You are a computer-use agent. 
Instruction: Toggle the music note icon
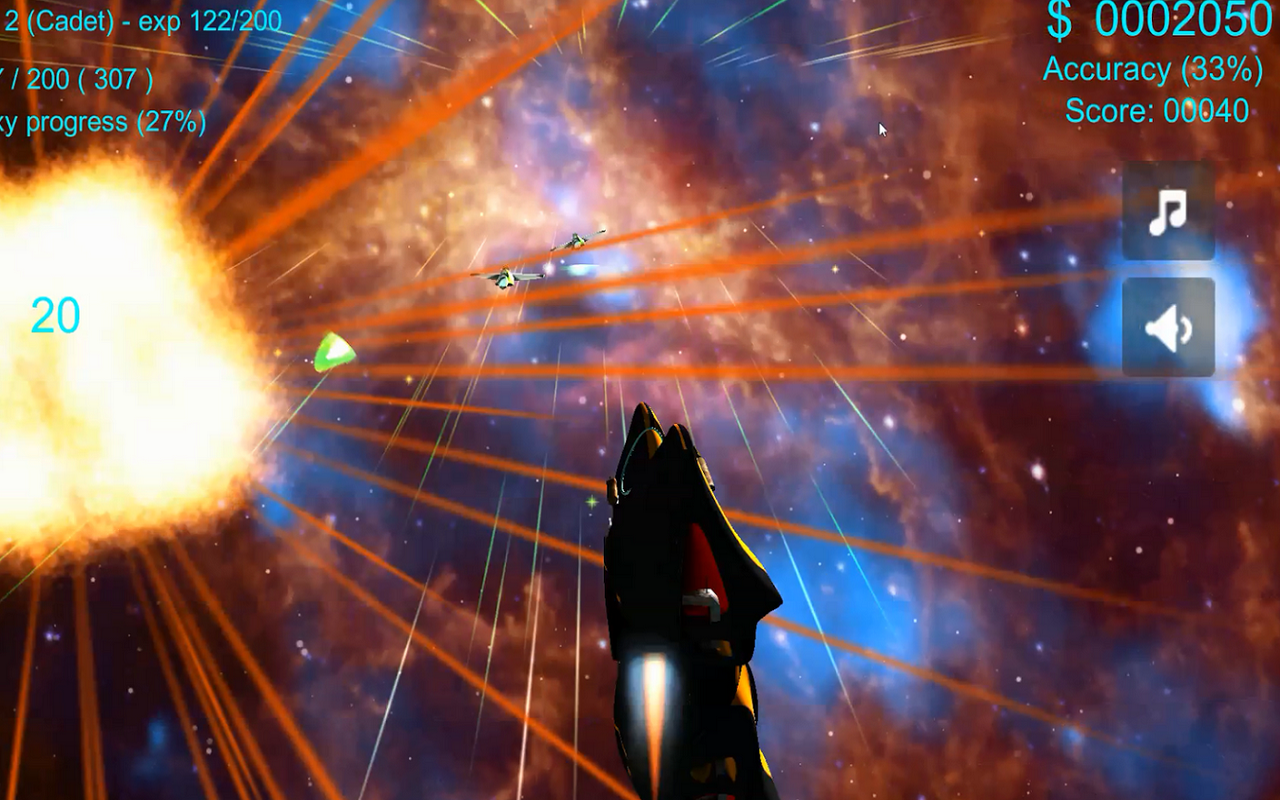1167,210
